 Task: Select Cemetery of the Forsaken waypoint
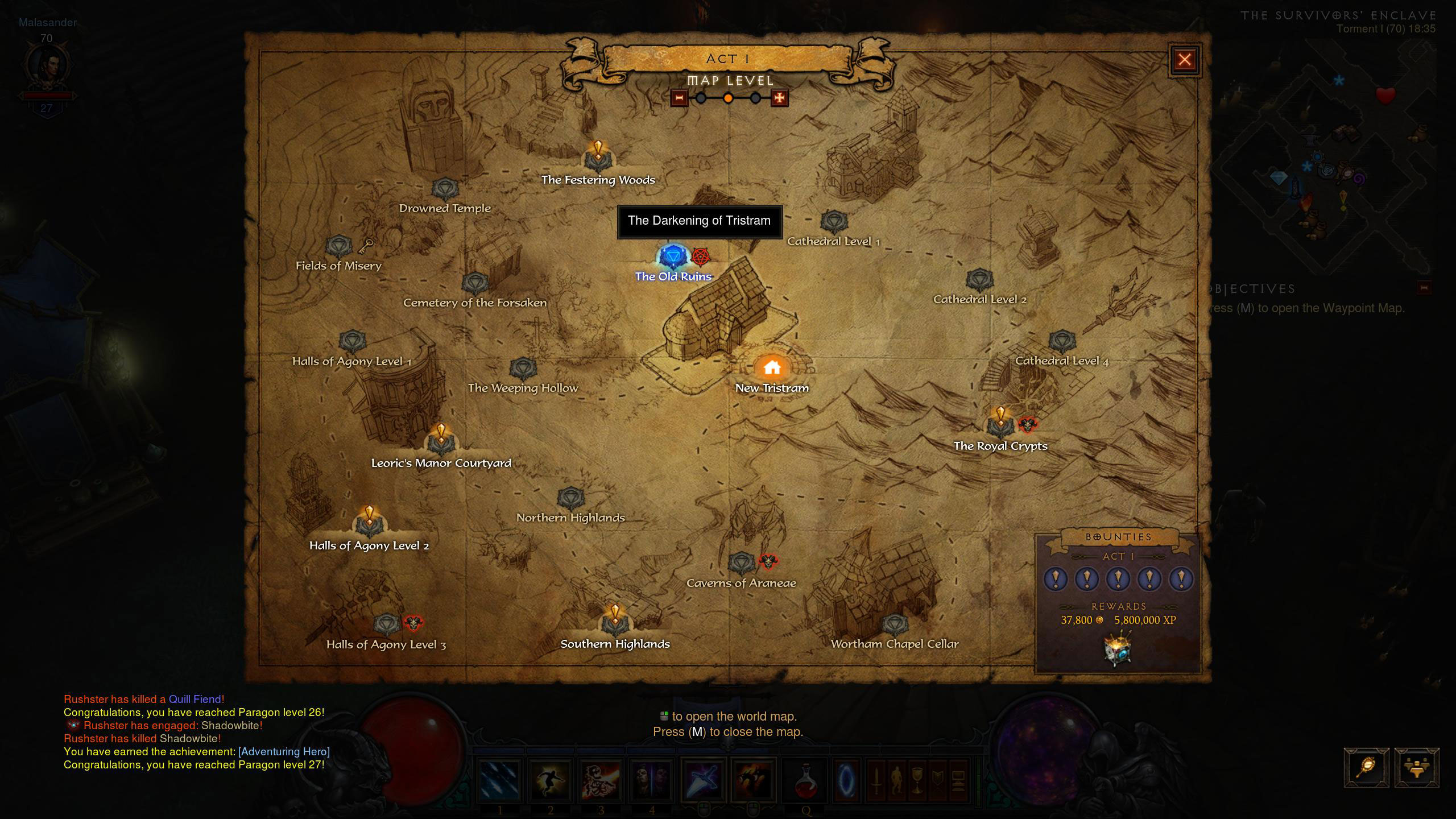[475, 284]
